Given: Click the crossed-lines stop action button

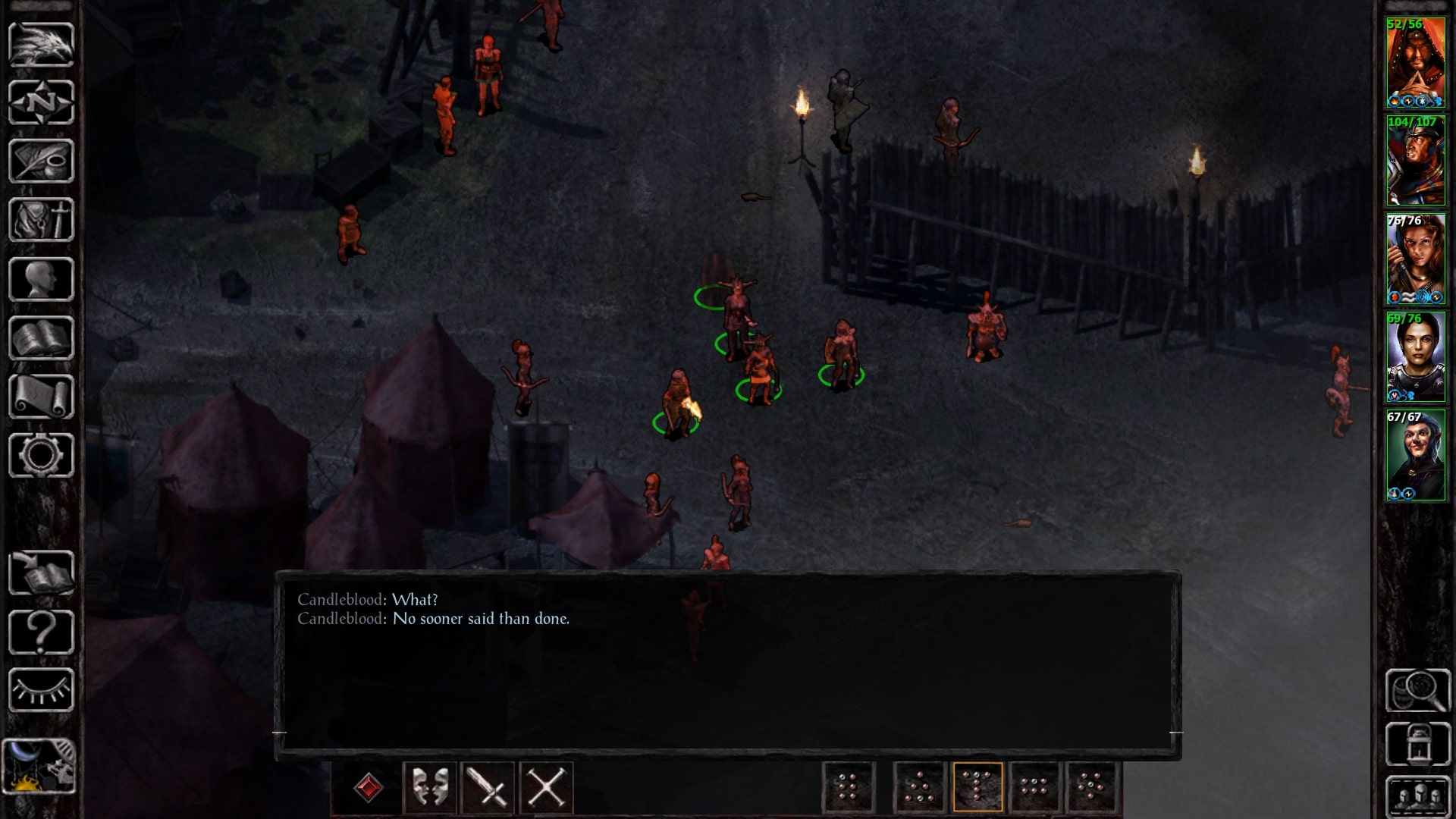Looking at the screenshot, I should (546, 787).
